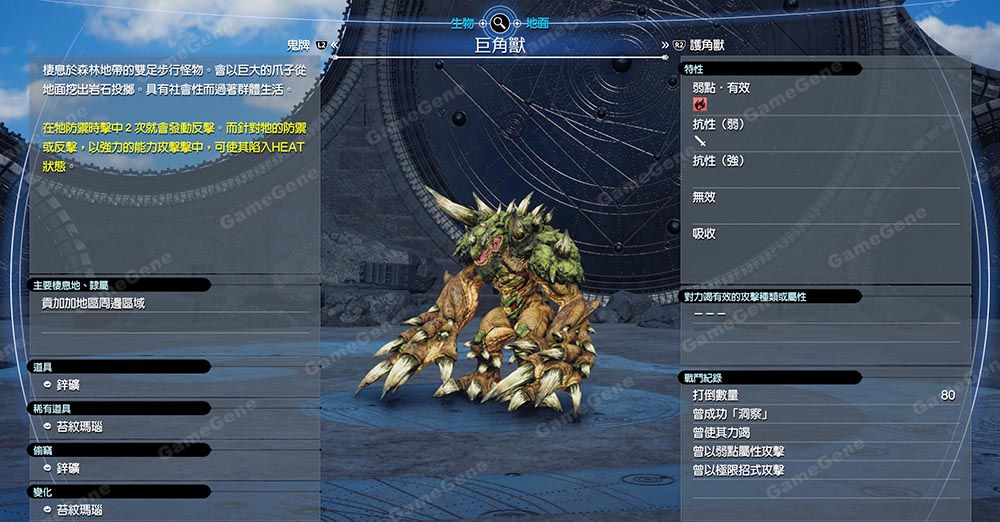Choose 苔紋瑪瑙 under 變化
Screen dimensions: 1000x522
(78, 510)
